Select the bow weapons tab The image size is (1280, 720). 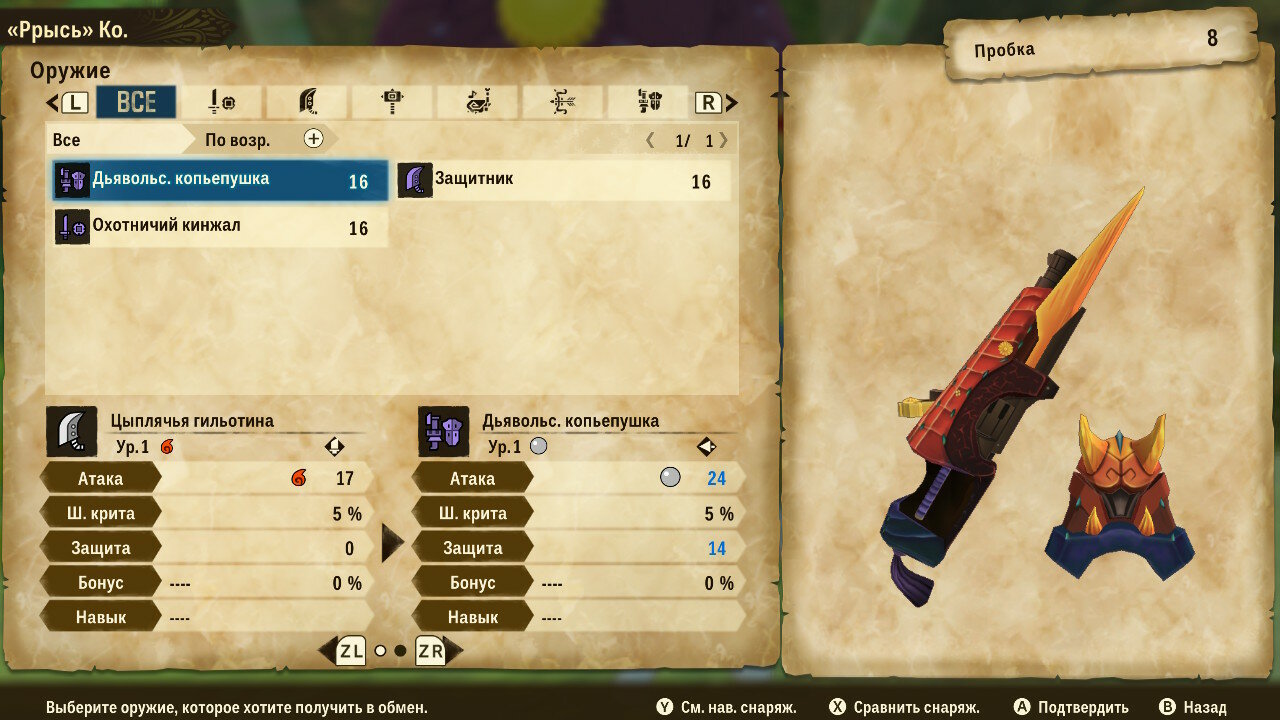point(562,102)
